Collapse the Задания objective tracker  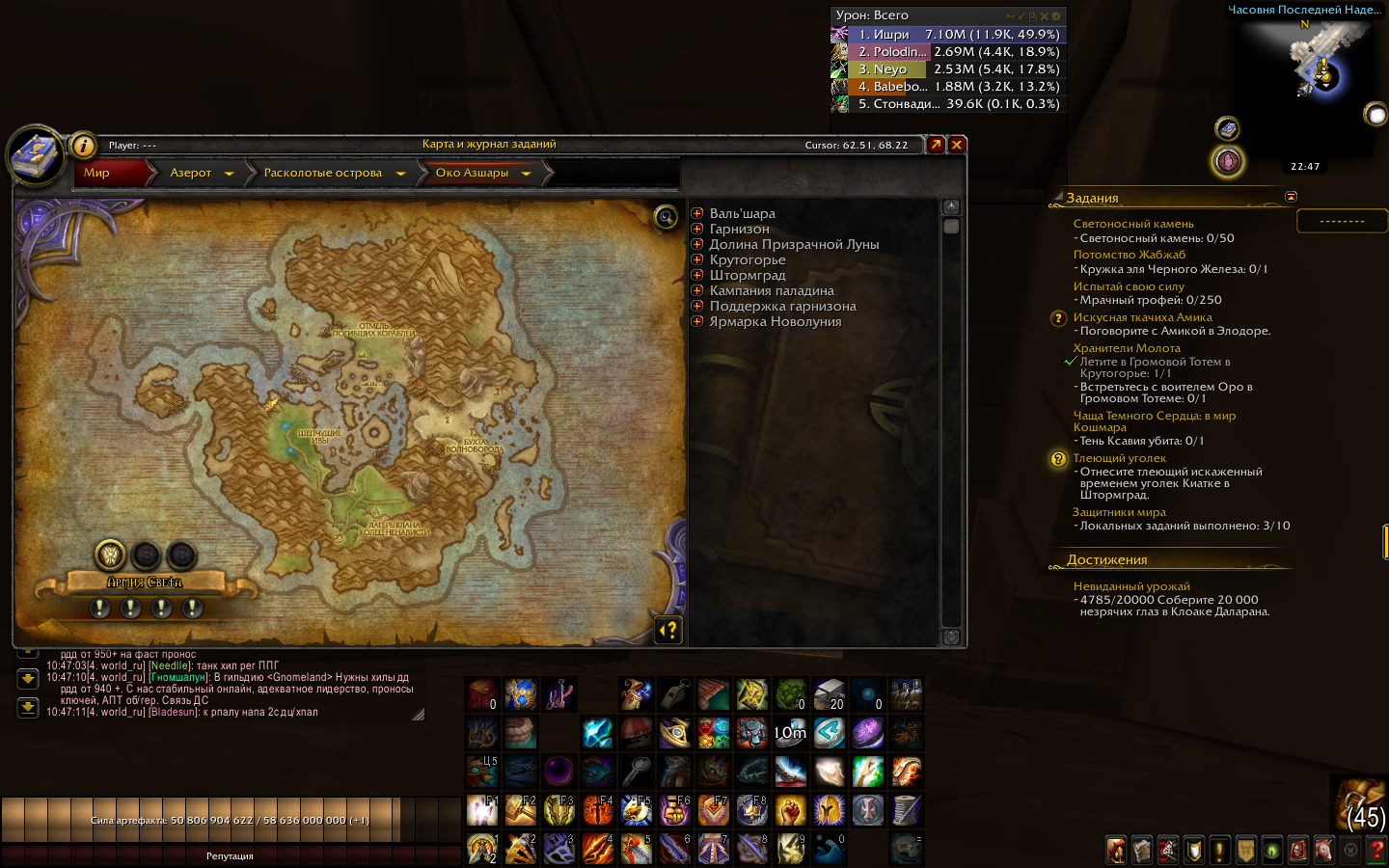[x=1291, y=197]
